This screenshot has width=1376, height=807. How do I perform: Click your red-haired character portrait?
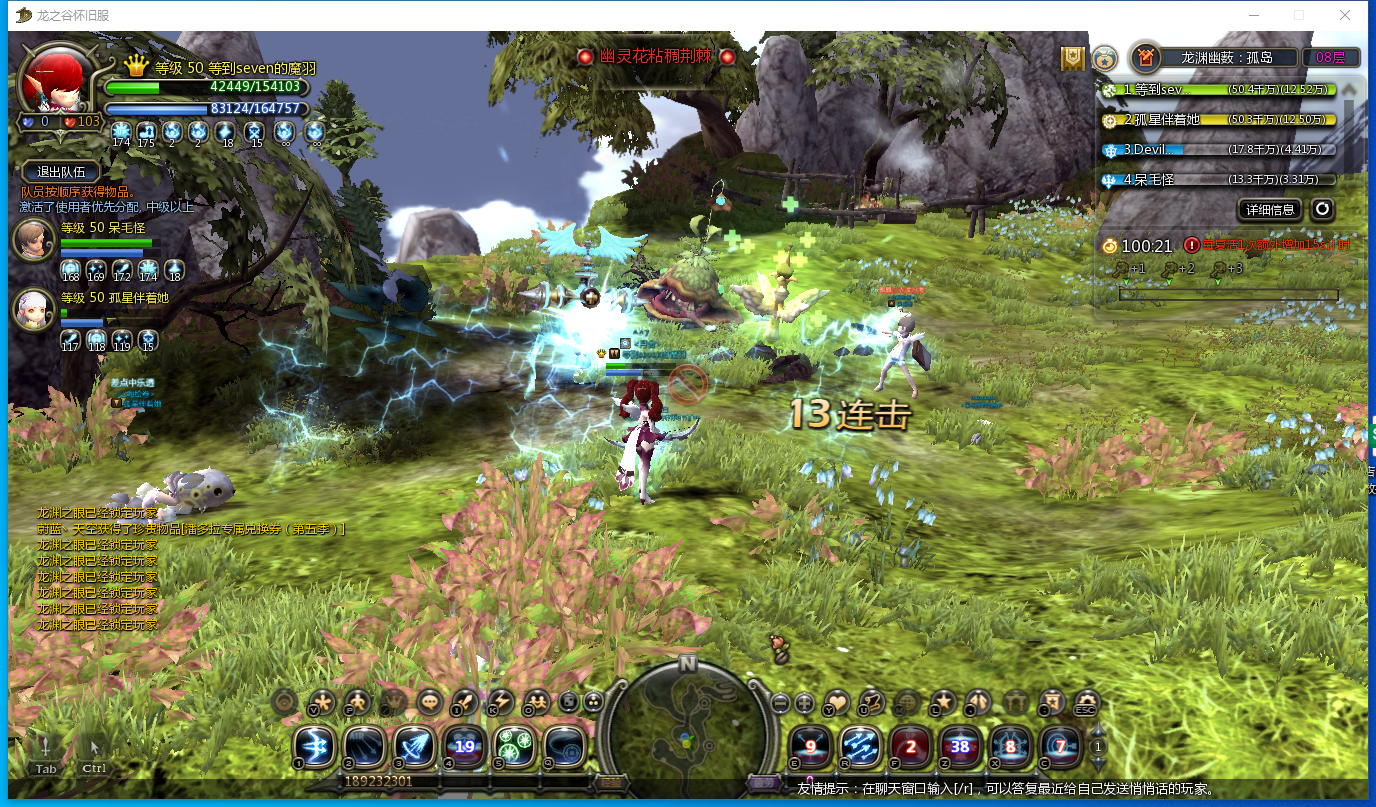tap(55, 82)
